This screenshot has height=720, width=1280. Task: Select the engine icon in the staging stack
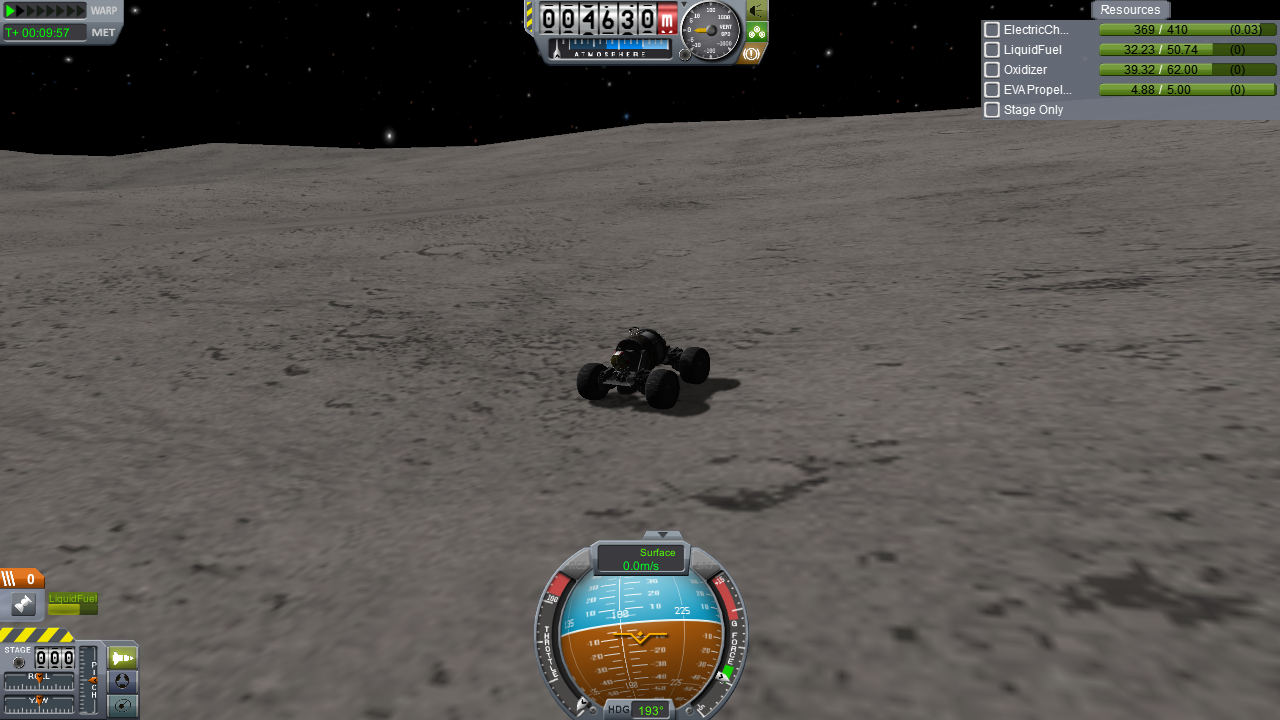click(23, 604)
